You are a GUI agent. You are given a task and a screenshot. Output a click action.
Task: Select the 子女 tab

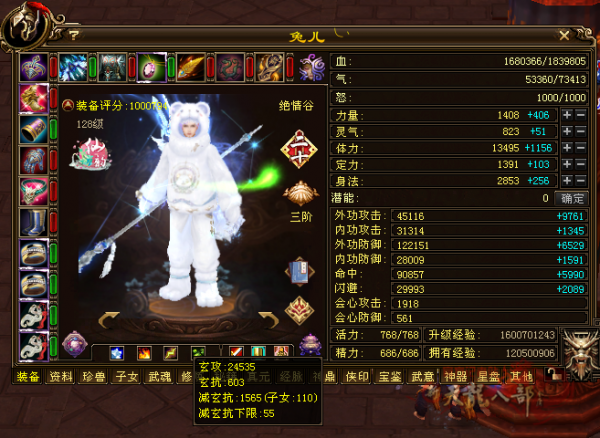point(125,377)
